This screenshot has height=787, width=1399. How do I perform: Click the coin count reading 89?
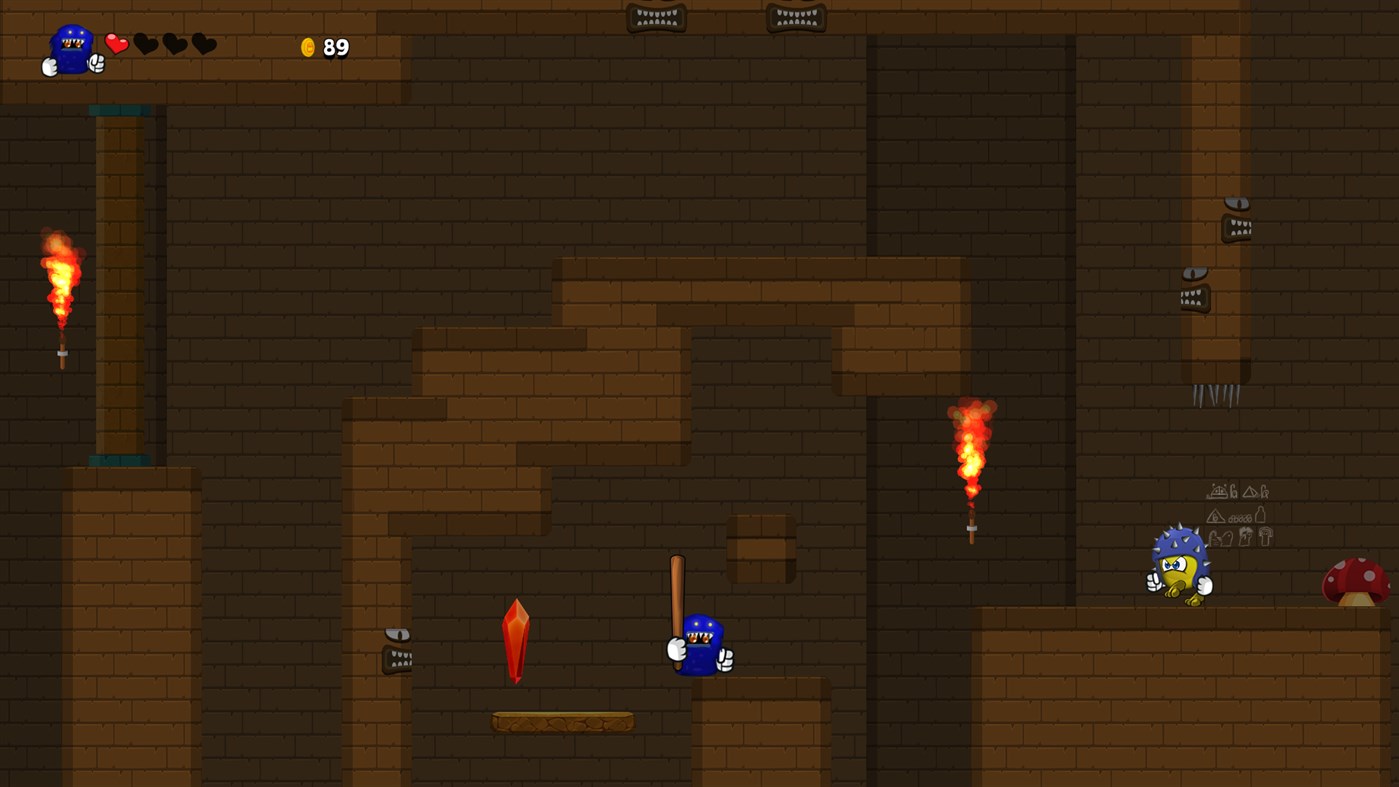click(x=334, y=46)
